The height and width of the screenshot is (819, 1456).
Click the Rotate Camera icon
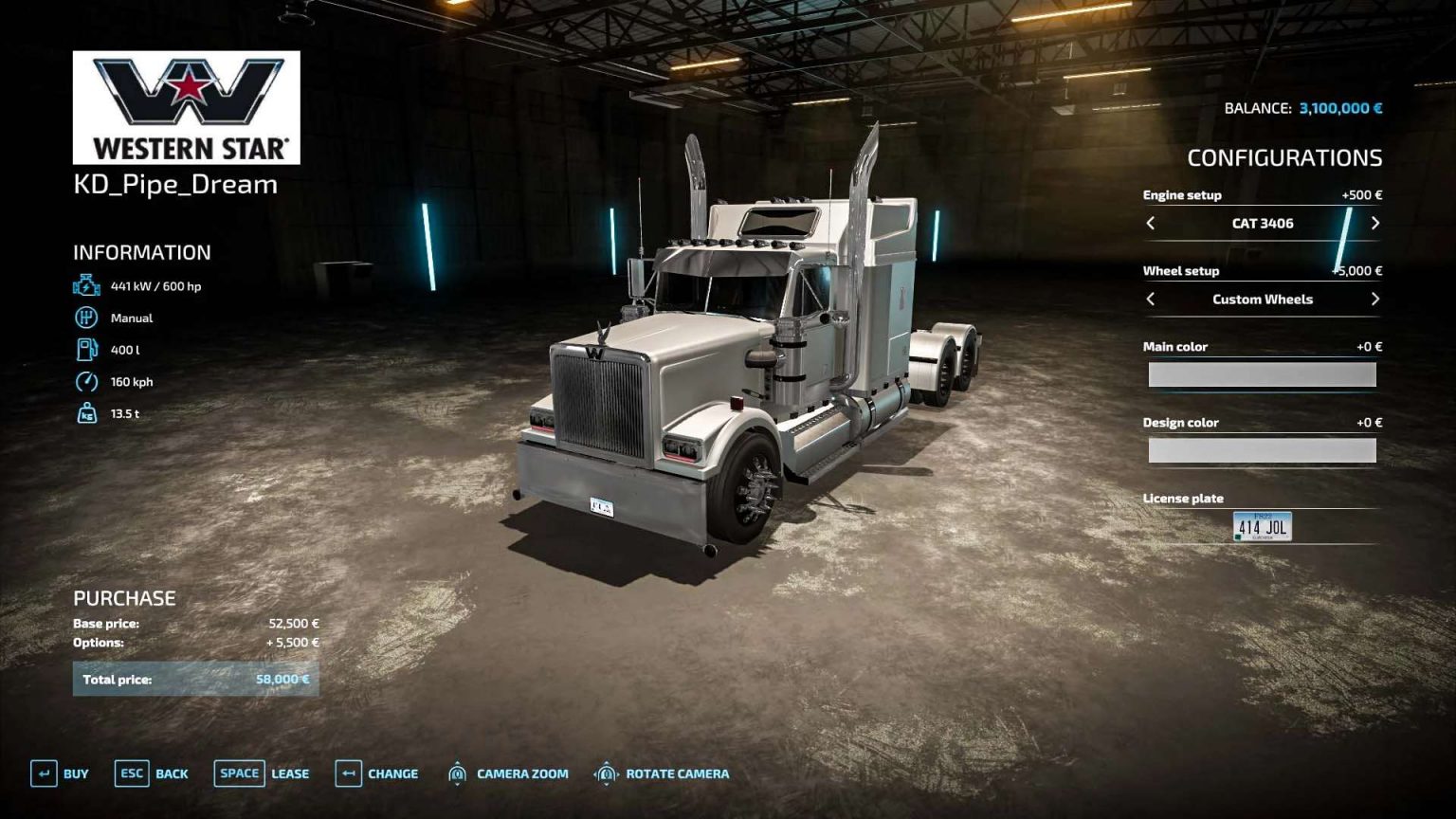tap(607, 773)
